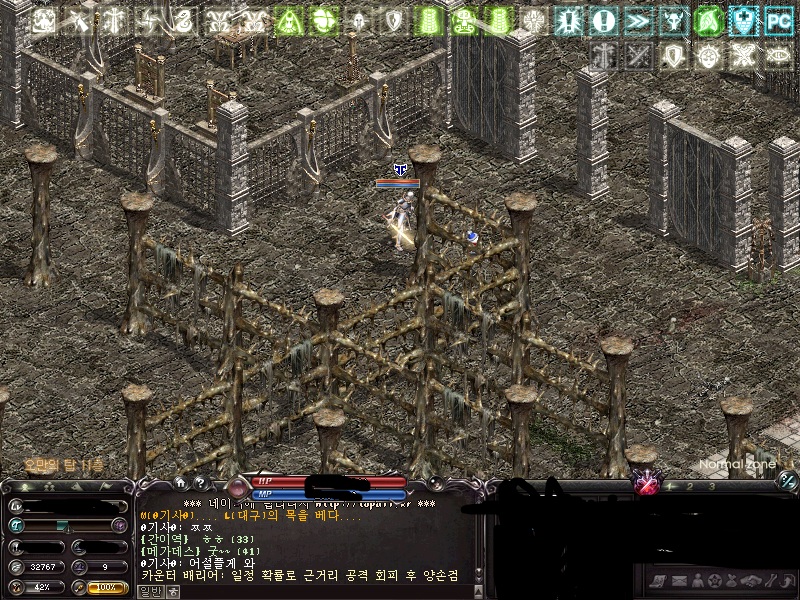This screenshot has height=600, width=800.
Task: Open the envelope mail button
Action: tap(678, 580)
